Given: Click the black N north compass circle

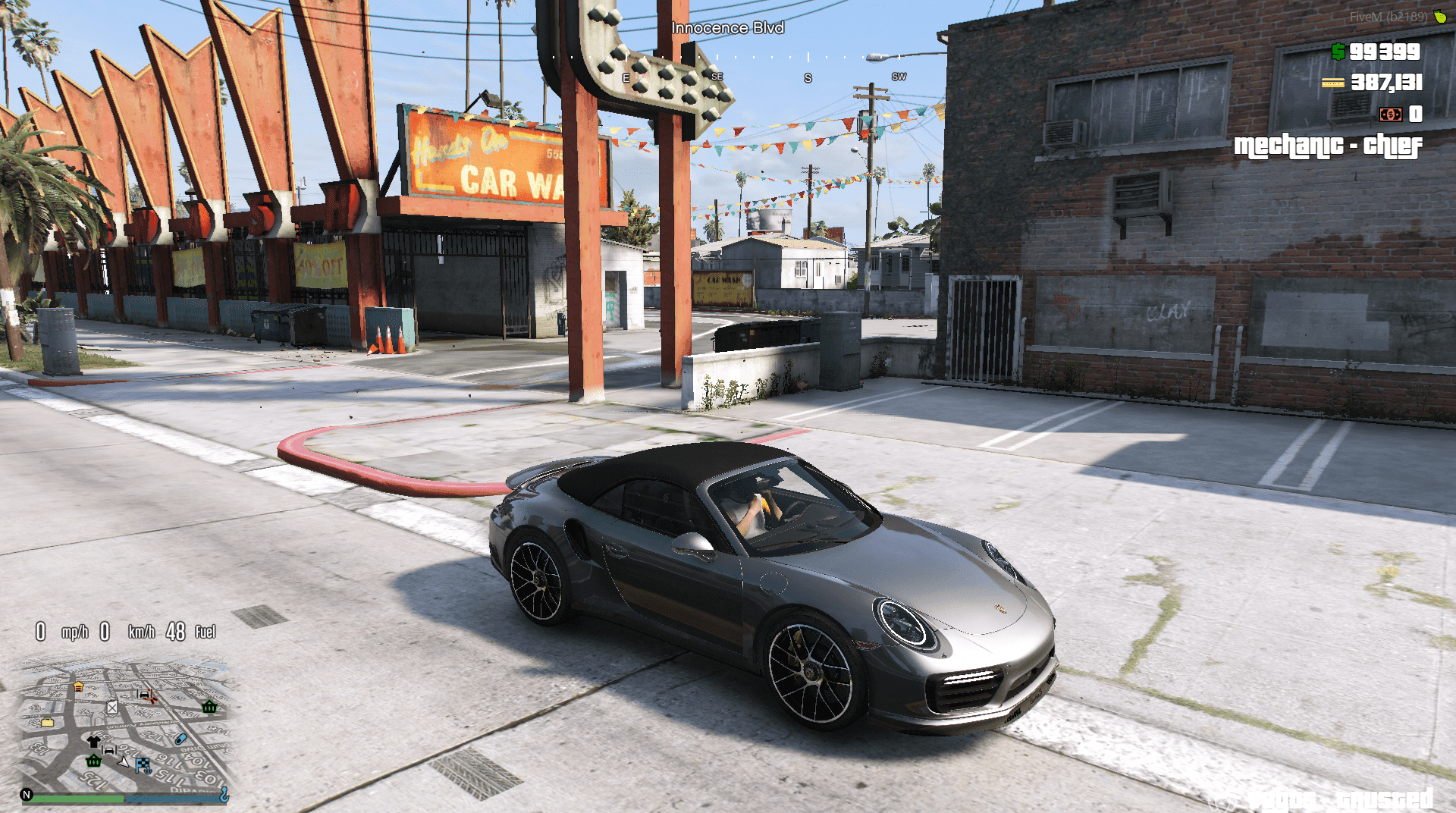Looking at the screenshot, I should [27, 794].
